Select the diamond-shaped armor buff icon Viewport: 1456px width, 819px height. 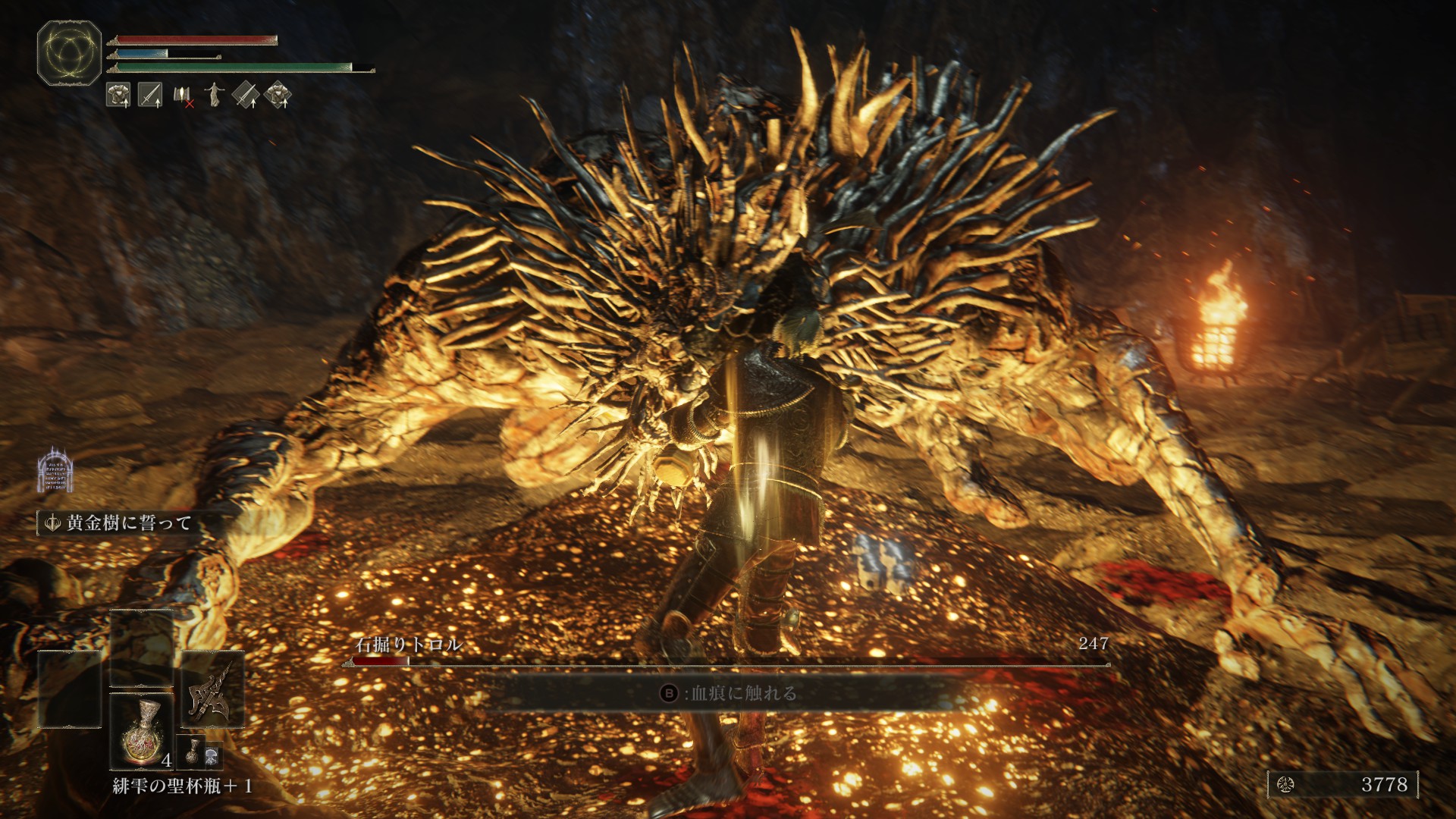point(278,95)
